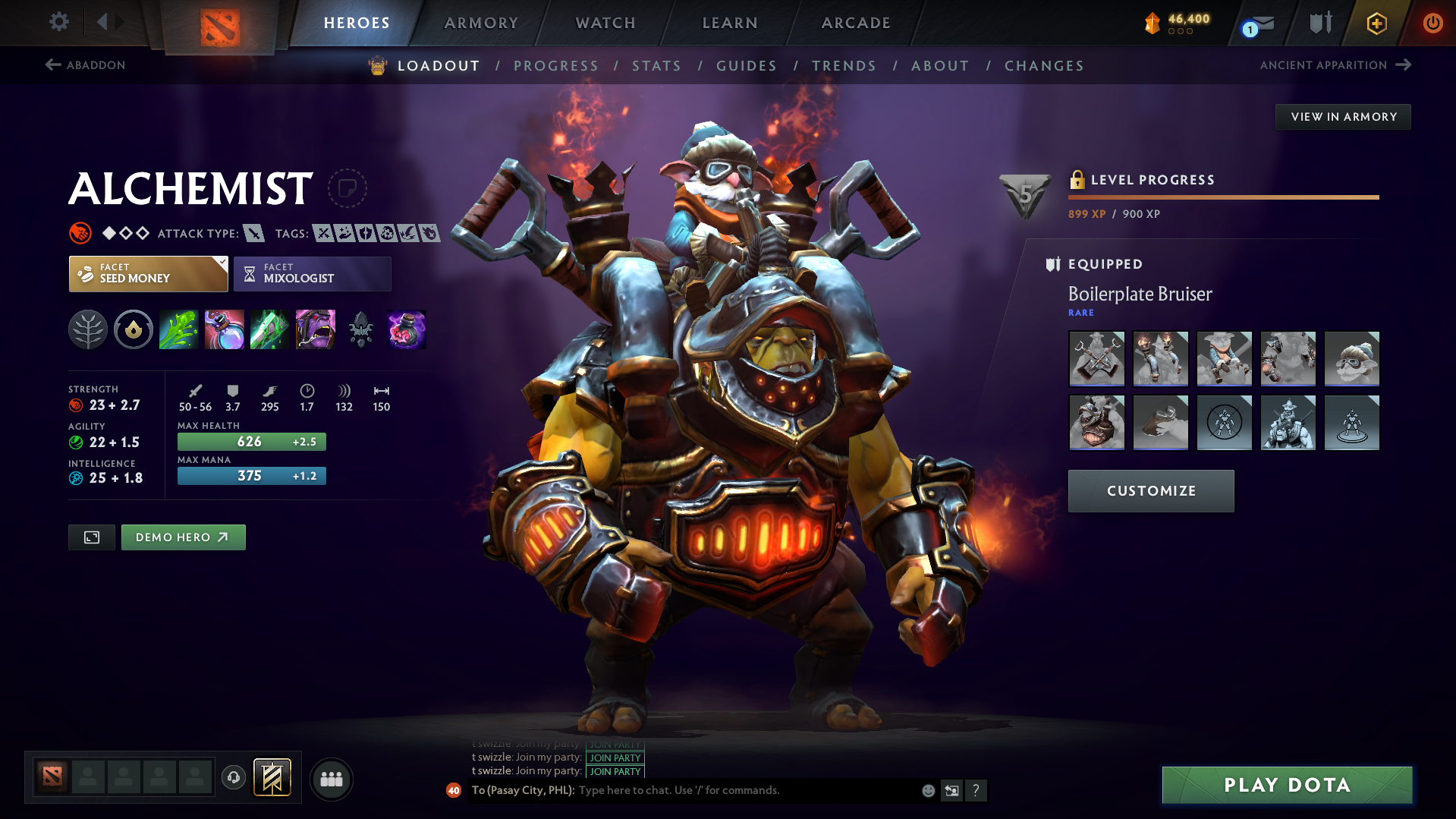This screenshot has height=819, width=1456.
Task: Select the Acid Spray ability icon
Action: pos(178,329)
